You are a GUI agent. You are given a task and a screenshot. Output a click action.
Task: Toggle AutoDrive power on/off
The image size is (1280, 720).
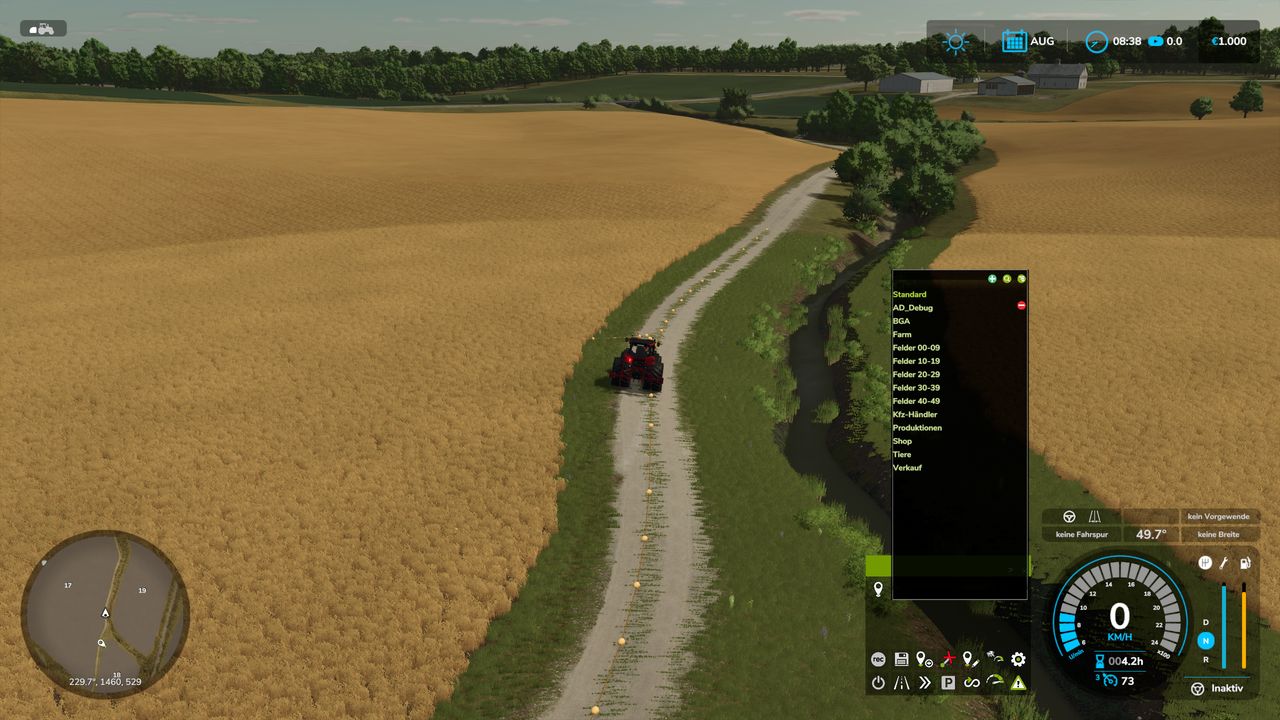tap(880, 683)
